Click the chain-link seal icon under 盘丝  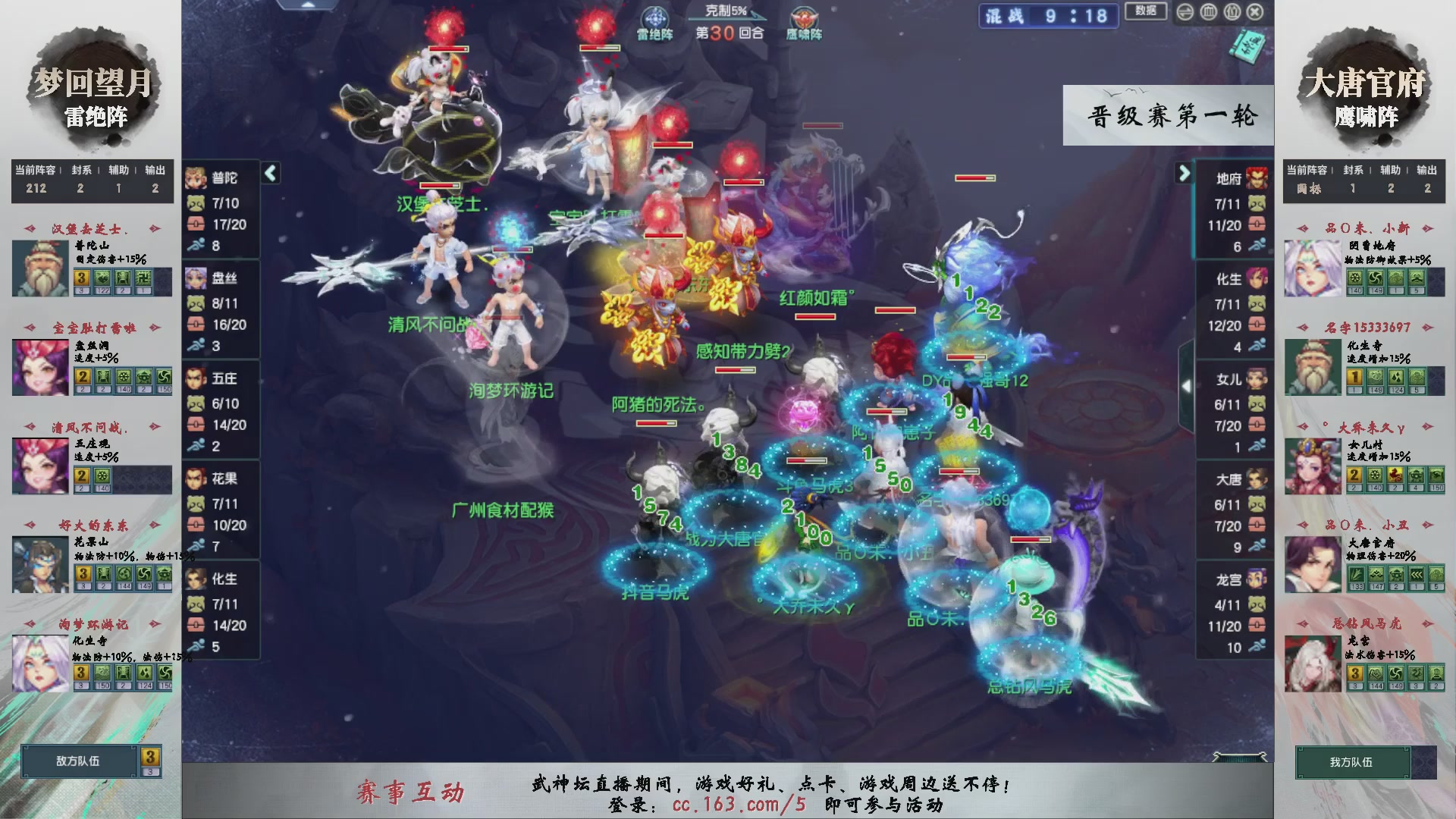(x=195, y=322)
